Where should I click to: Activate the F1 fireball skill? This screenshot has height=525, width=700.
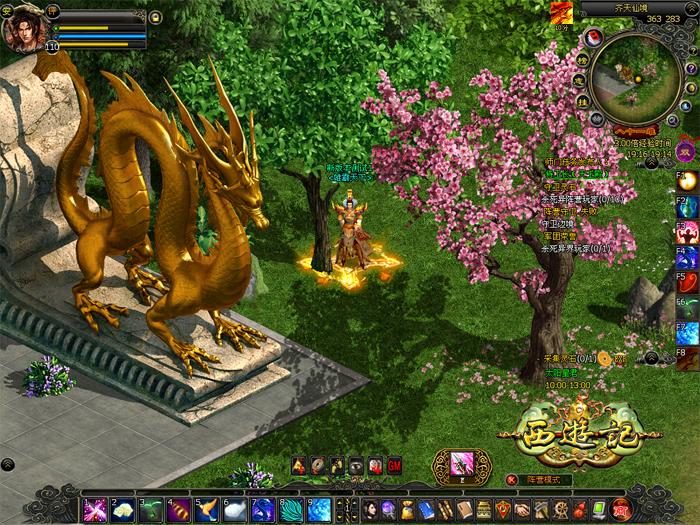pos(687,182)
